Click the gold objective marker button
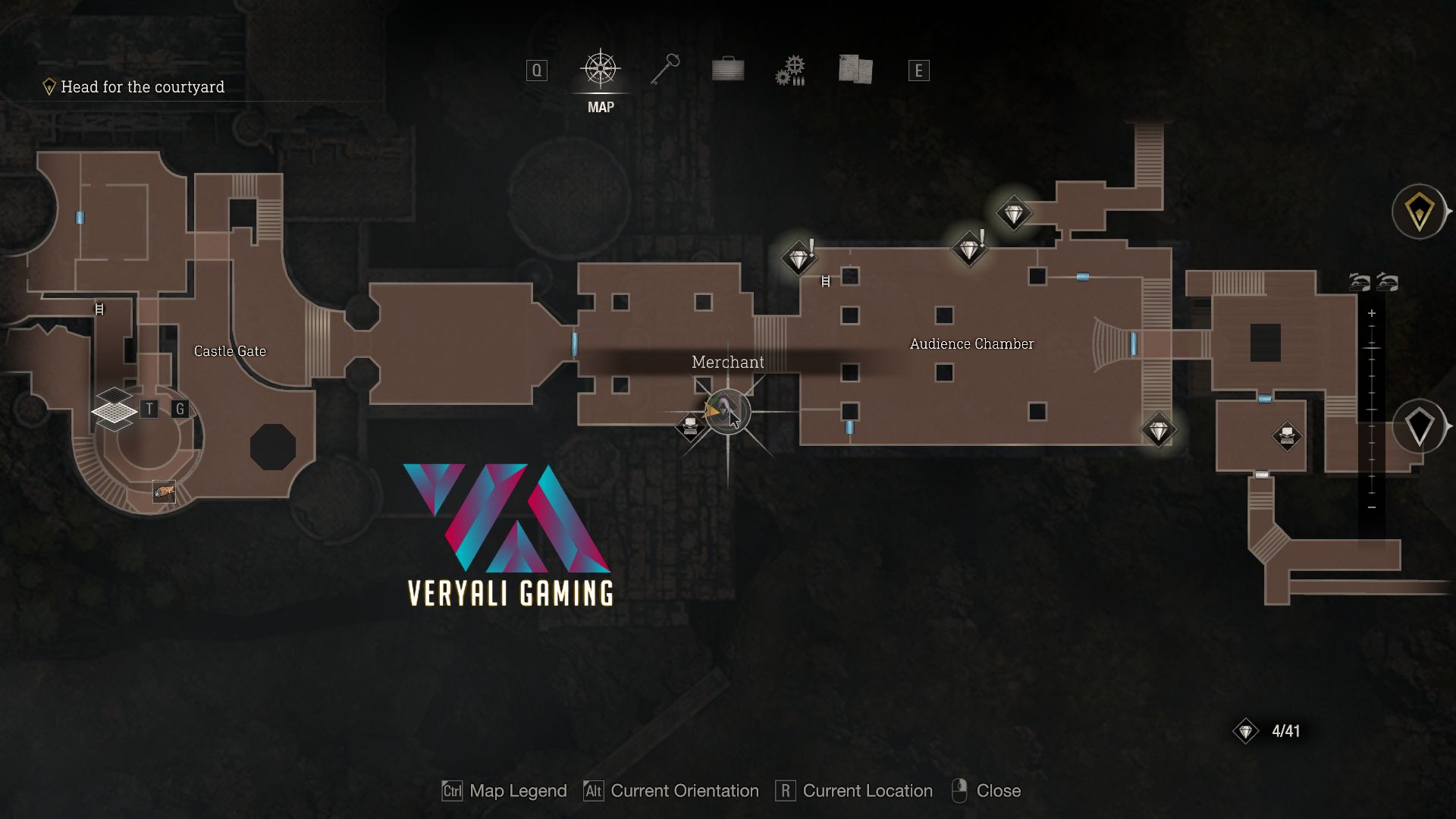Screen dimensions: 1456x819 coord(1419,212)
